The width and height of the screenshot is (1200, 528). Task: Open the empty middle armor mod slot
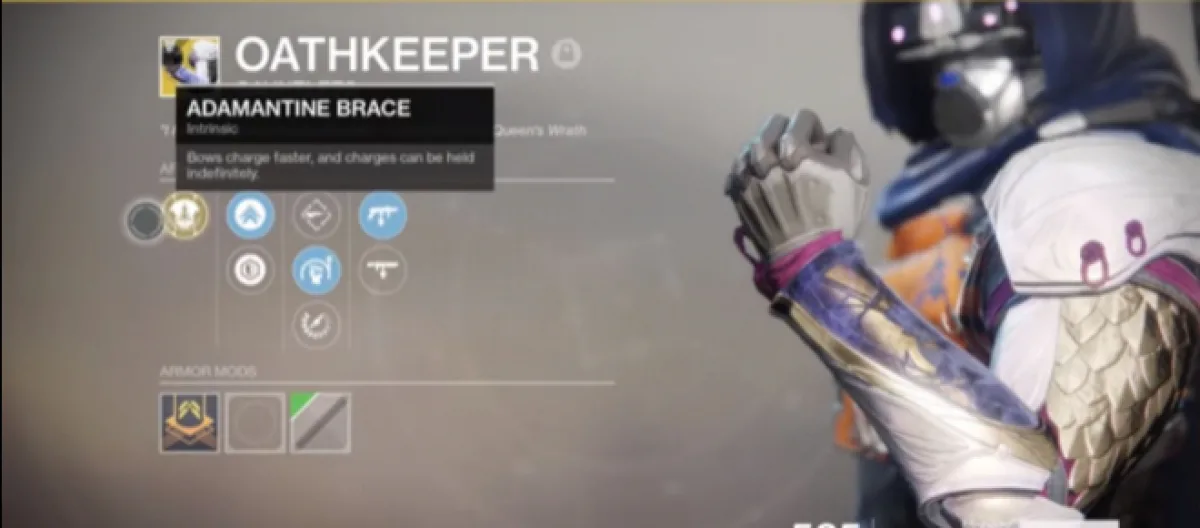click(x=255, y=422)
